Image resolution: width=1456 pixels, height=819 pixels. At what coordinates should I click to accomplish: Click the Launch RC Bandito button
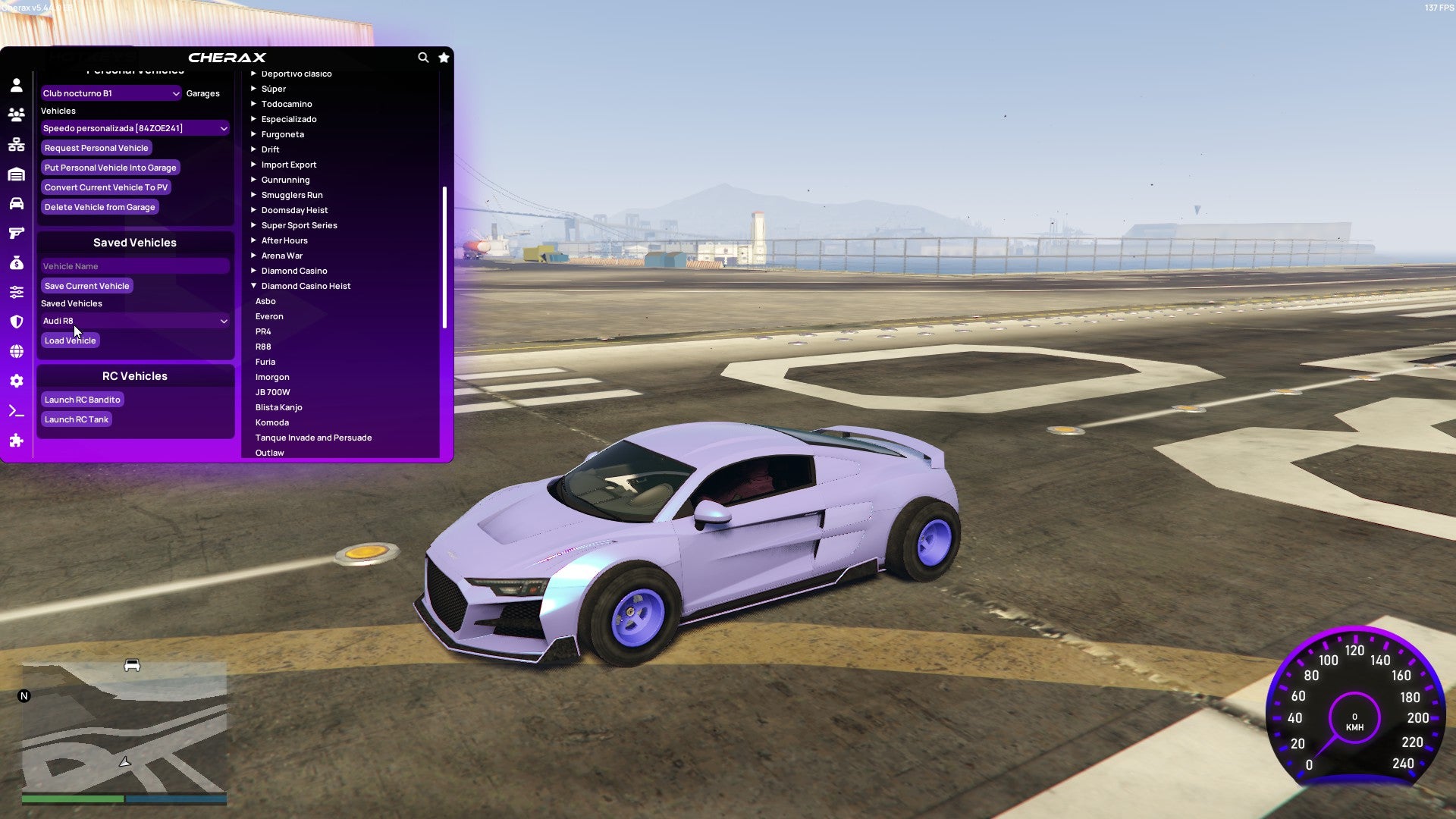[82, 400]
